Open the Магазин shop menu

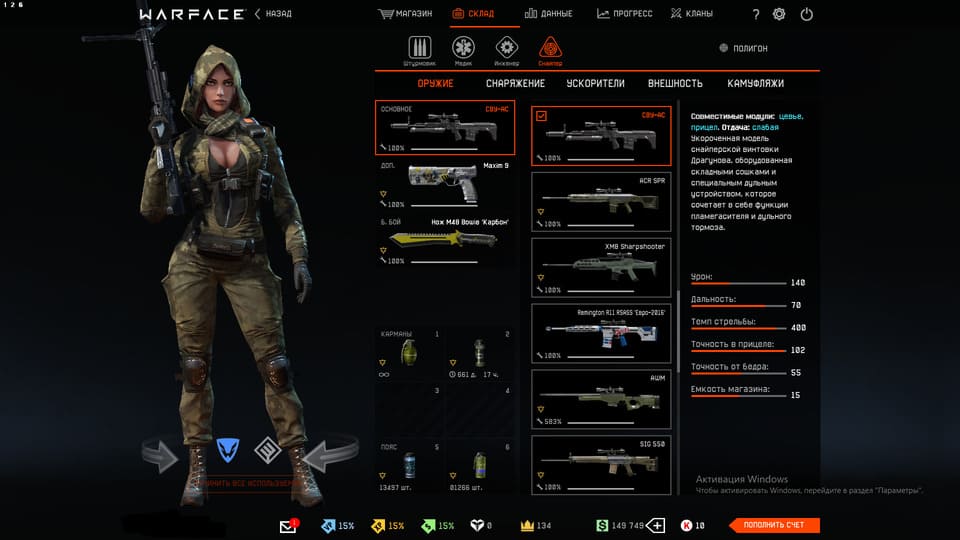click(405, 14)
